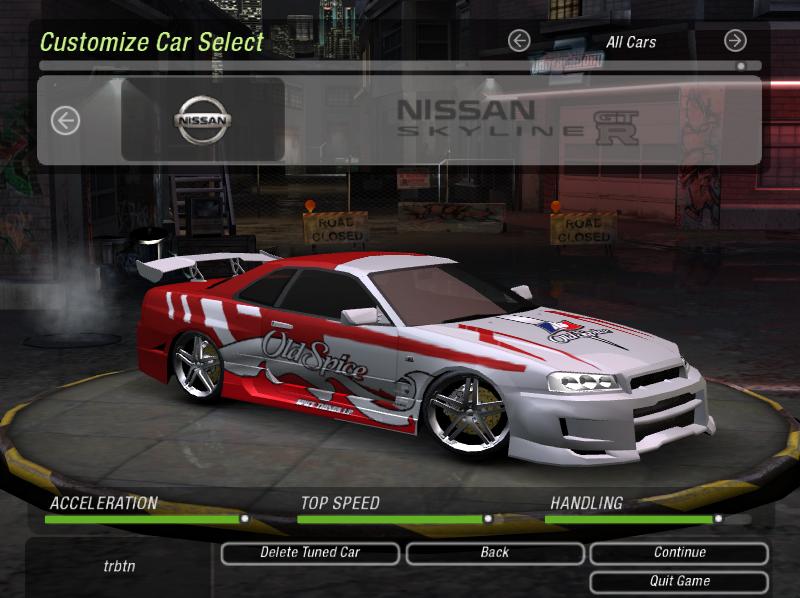Delete the tuned car
Screen dimensions: 800x598
point(310,552)
